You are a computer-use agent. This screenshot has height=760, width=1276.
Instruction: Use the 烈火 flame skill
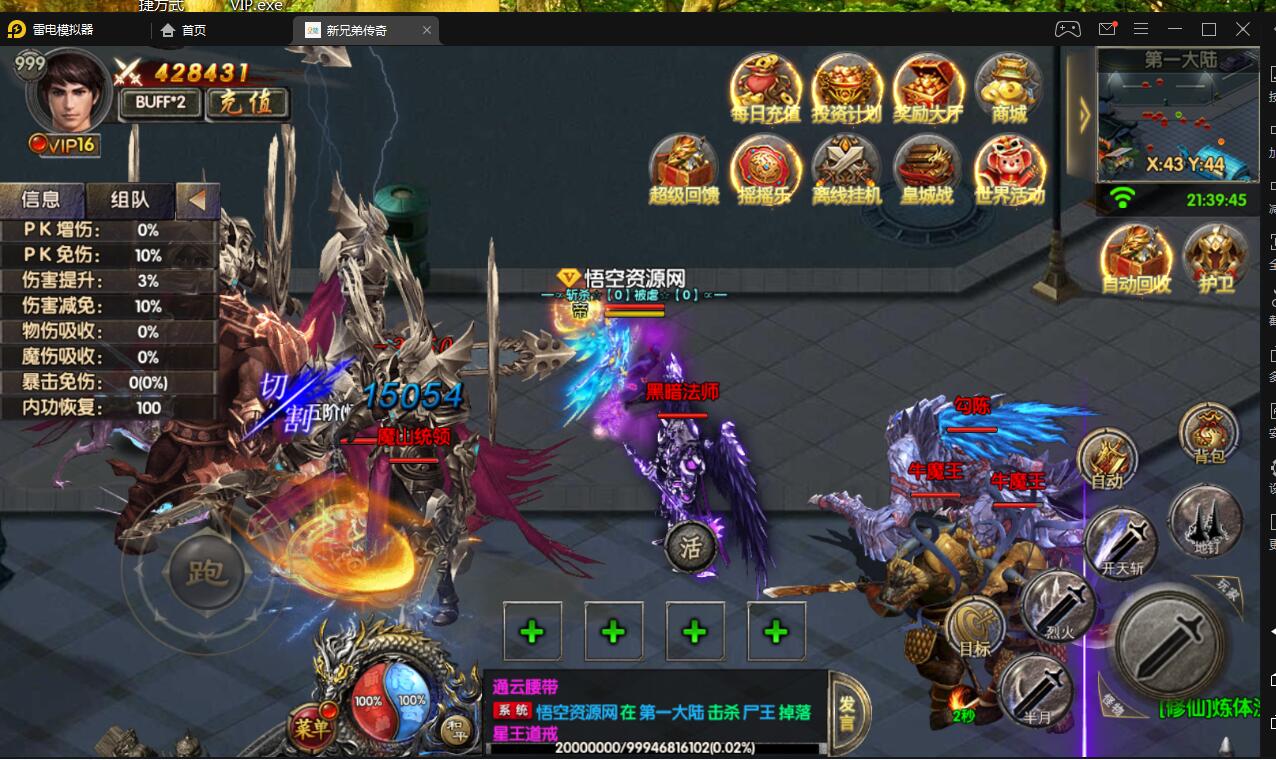click(x=1059, y=605)
